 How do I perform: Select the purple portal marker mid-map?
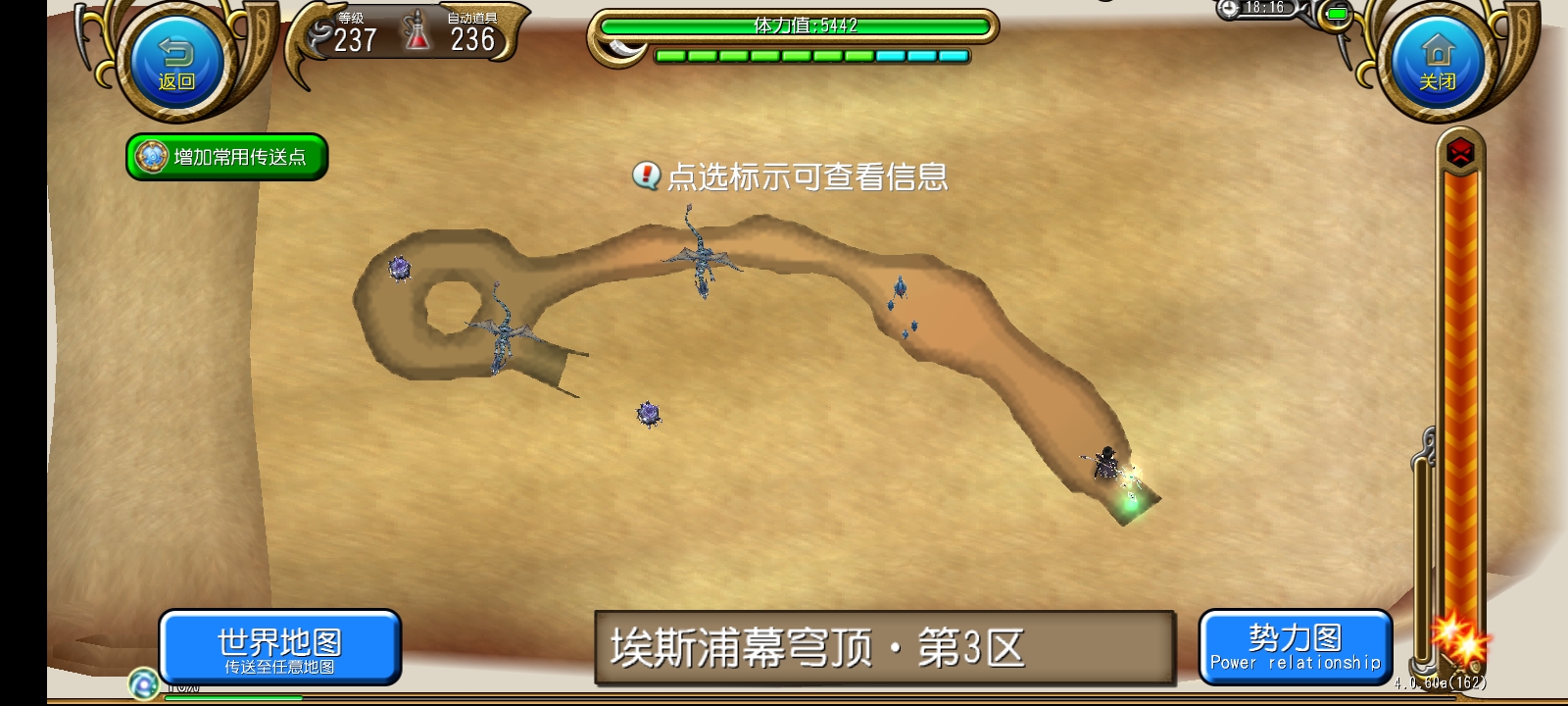pyautogui.click(x=648, y=415)
